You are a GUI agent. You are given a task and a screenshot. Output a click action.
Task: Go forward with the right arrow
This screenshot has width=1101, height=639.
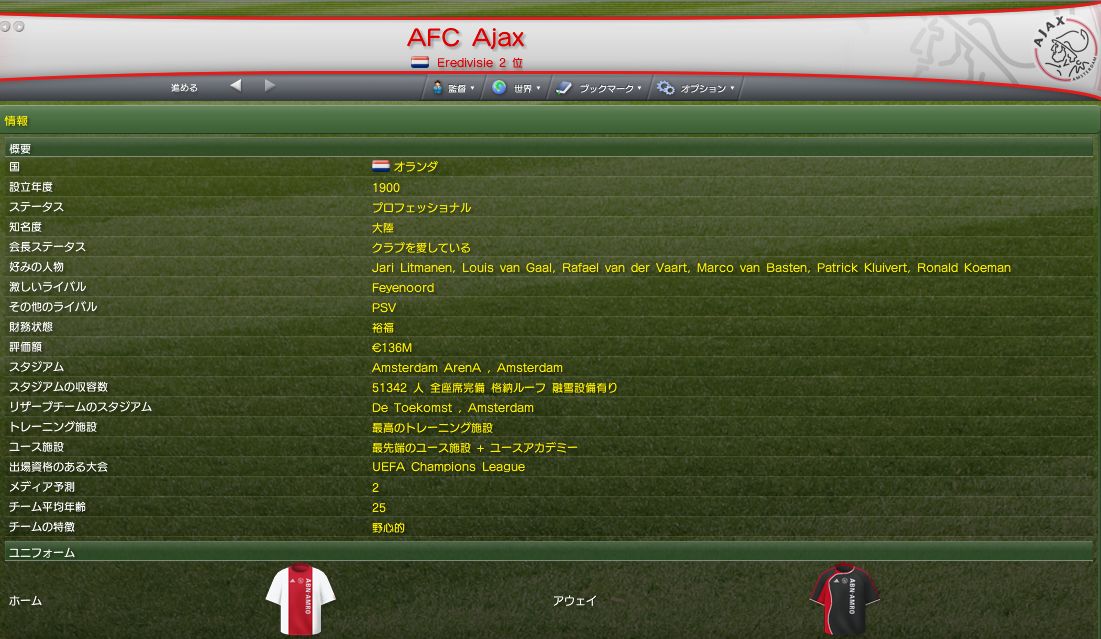(270, 86)
